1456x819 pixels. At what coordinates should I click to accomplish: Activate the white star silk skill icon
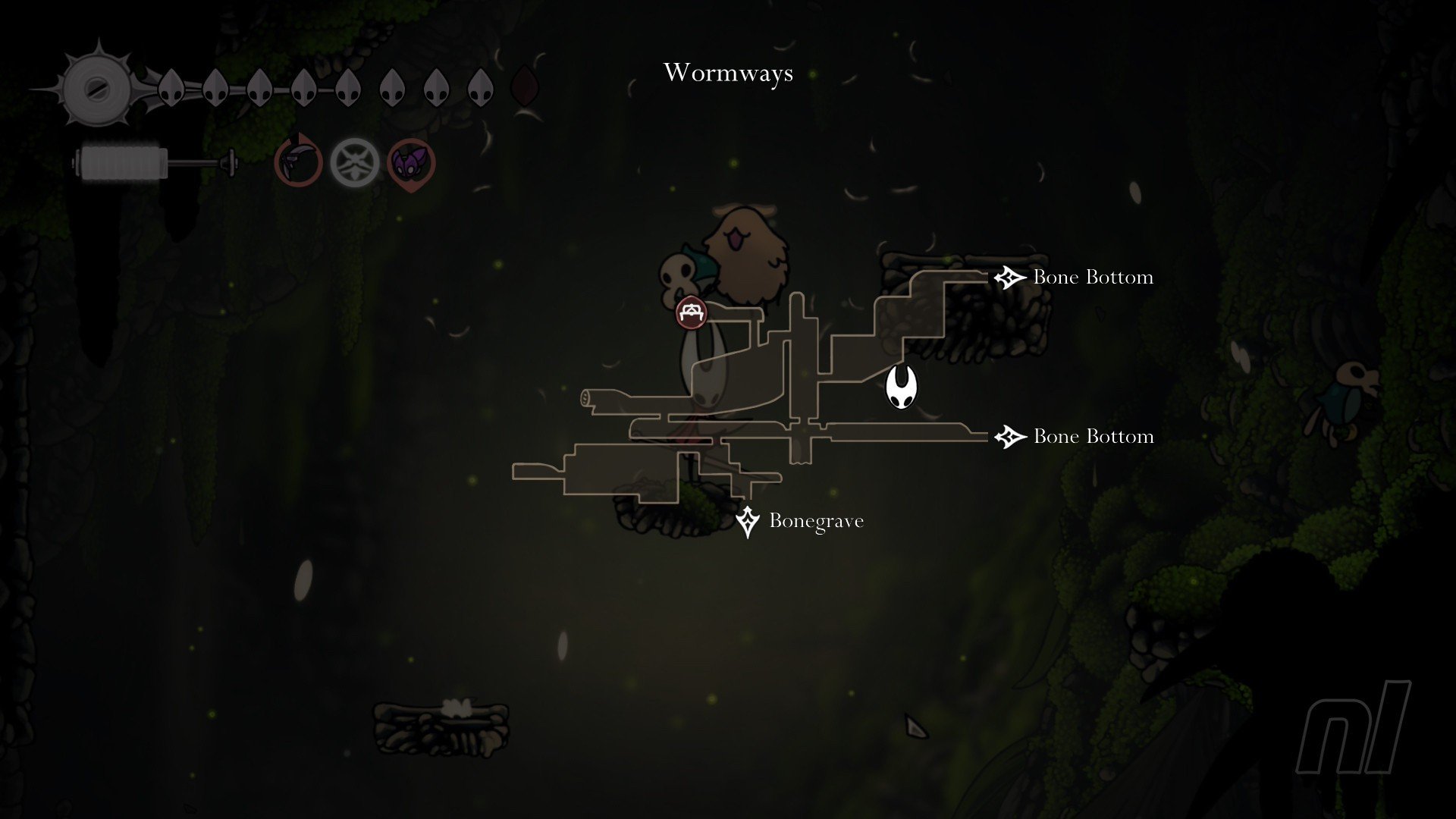[354, 162]
